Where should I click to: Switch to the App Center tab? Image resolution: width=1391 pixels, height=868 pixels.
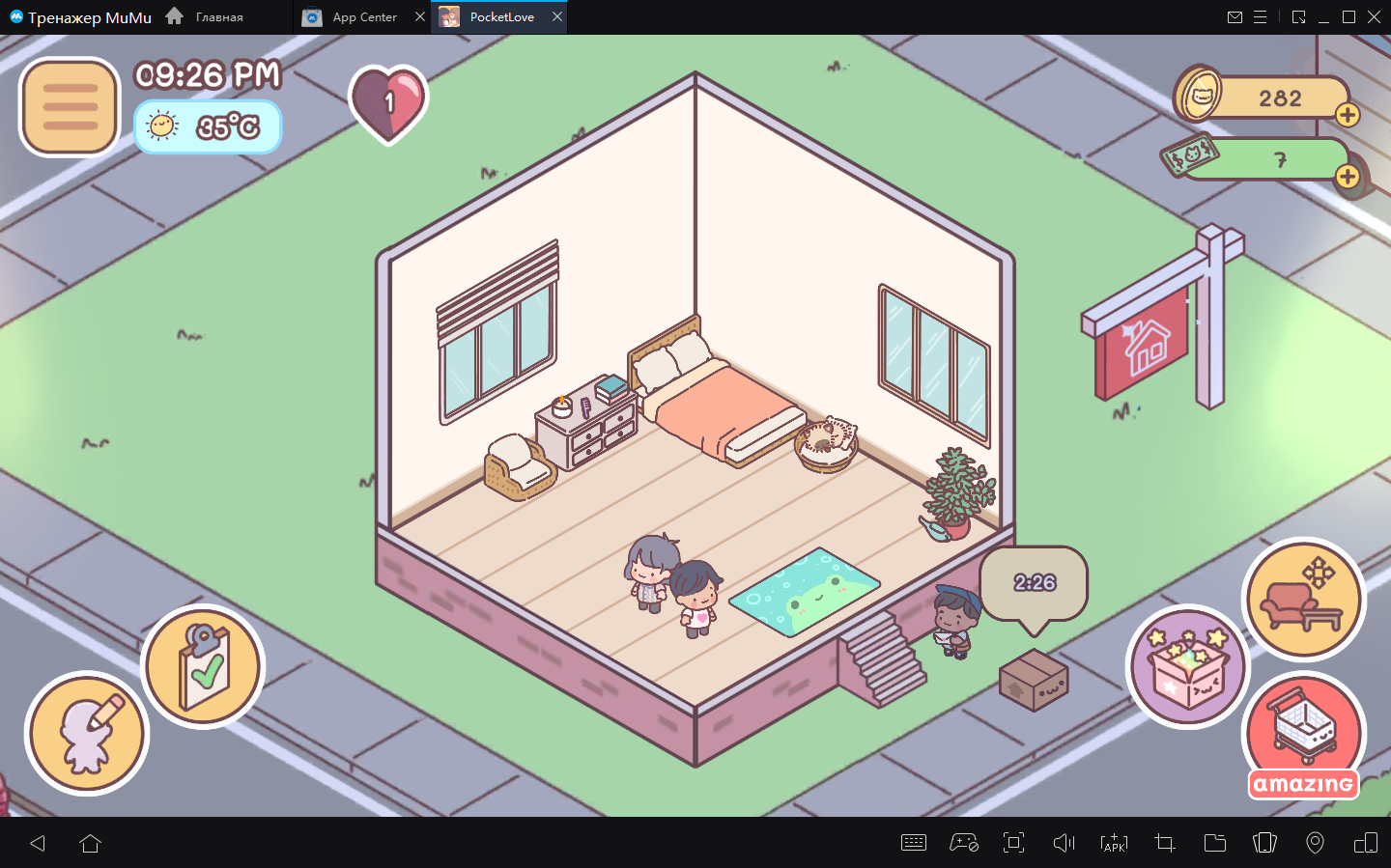[x=364, y=17]
